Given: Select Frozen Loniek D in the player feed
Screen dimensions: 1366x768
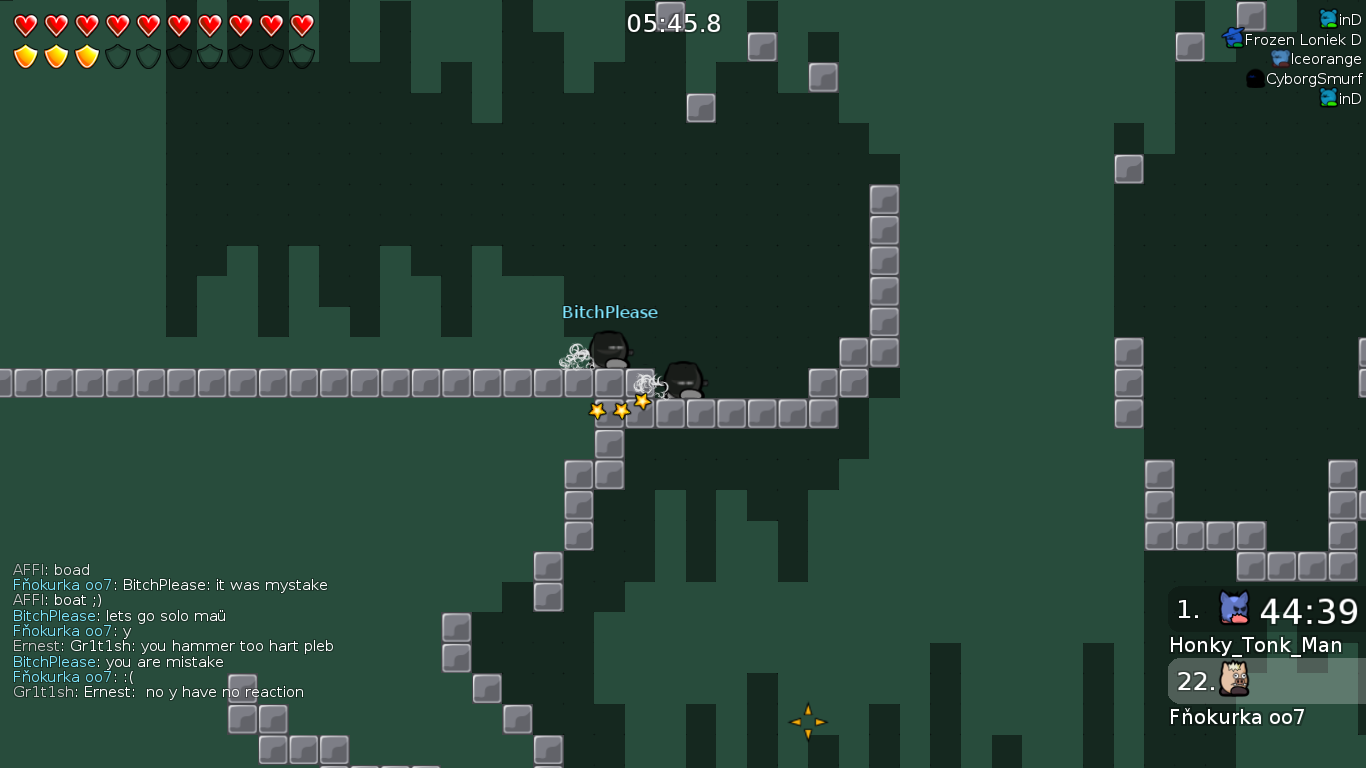Looking at the screenshot, I should 1302,40.
